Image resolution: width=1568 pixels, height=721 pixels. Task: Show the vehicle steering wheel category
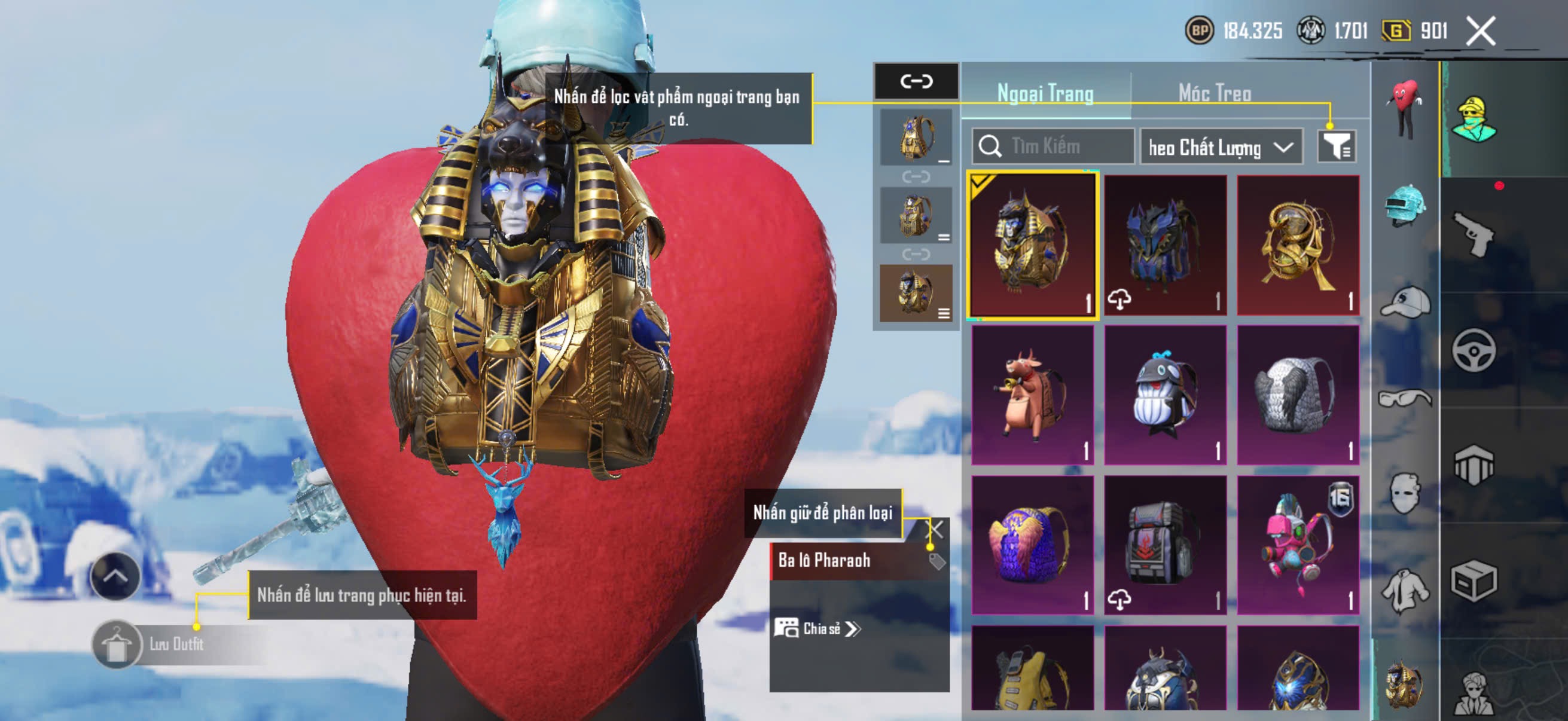1473,350
